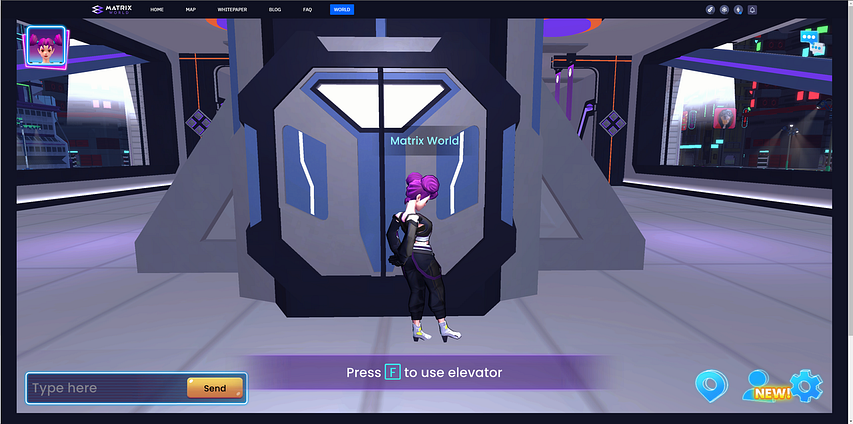This screenshot has height=424, width=853.
Task: Open the notification bell icon
Action: 752,9
